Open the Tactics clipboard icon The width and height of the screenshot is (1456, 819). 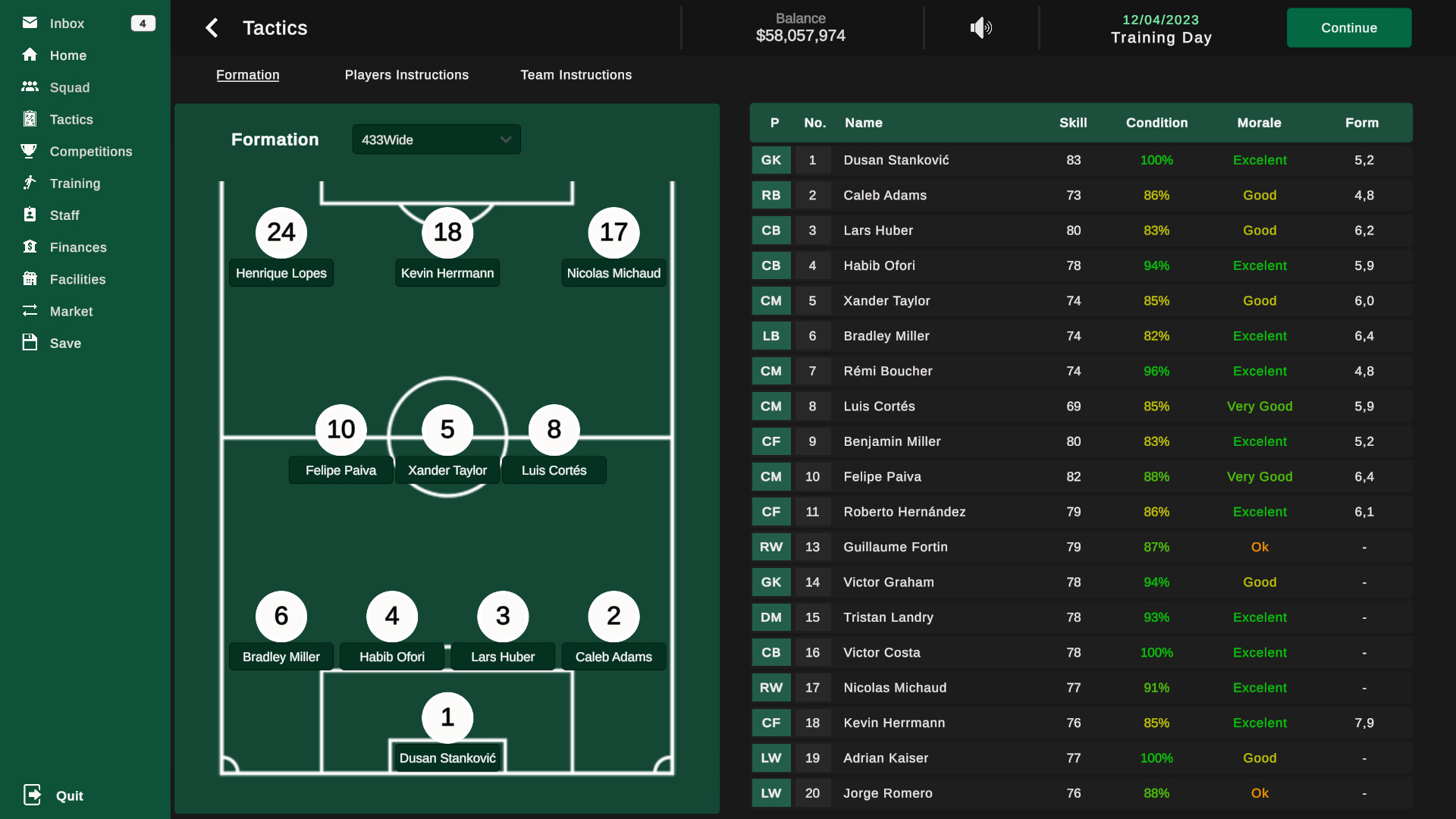tap(30, 119)
